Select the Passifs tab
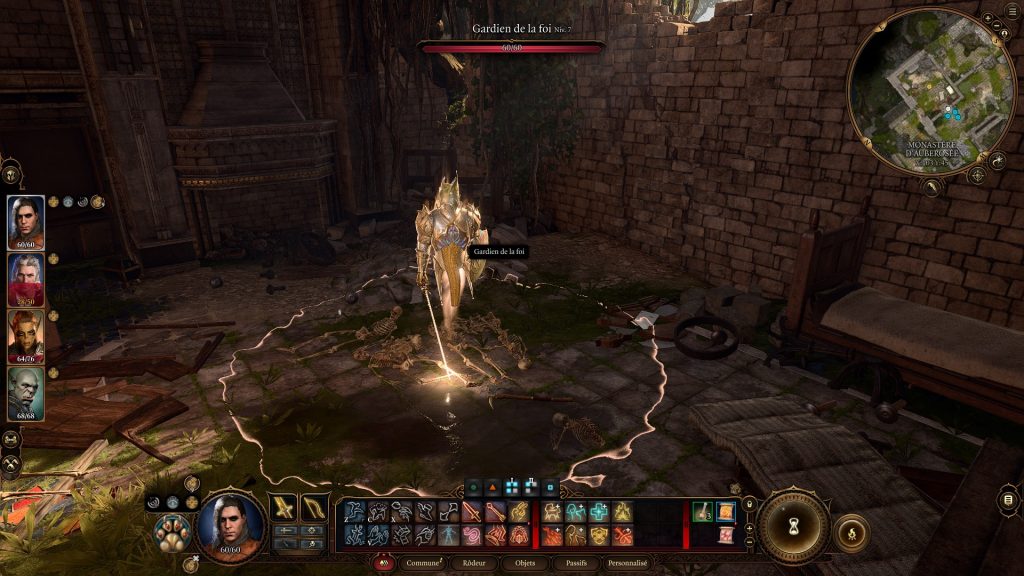The height and width of the screenshot is (576, 1024). point(575,563)
